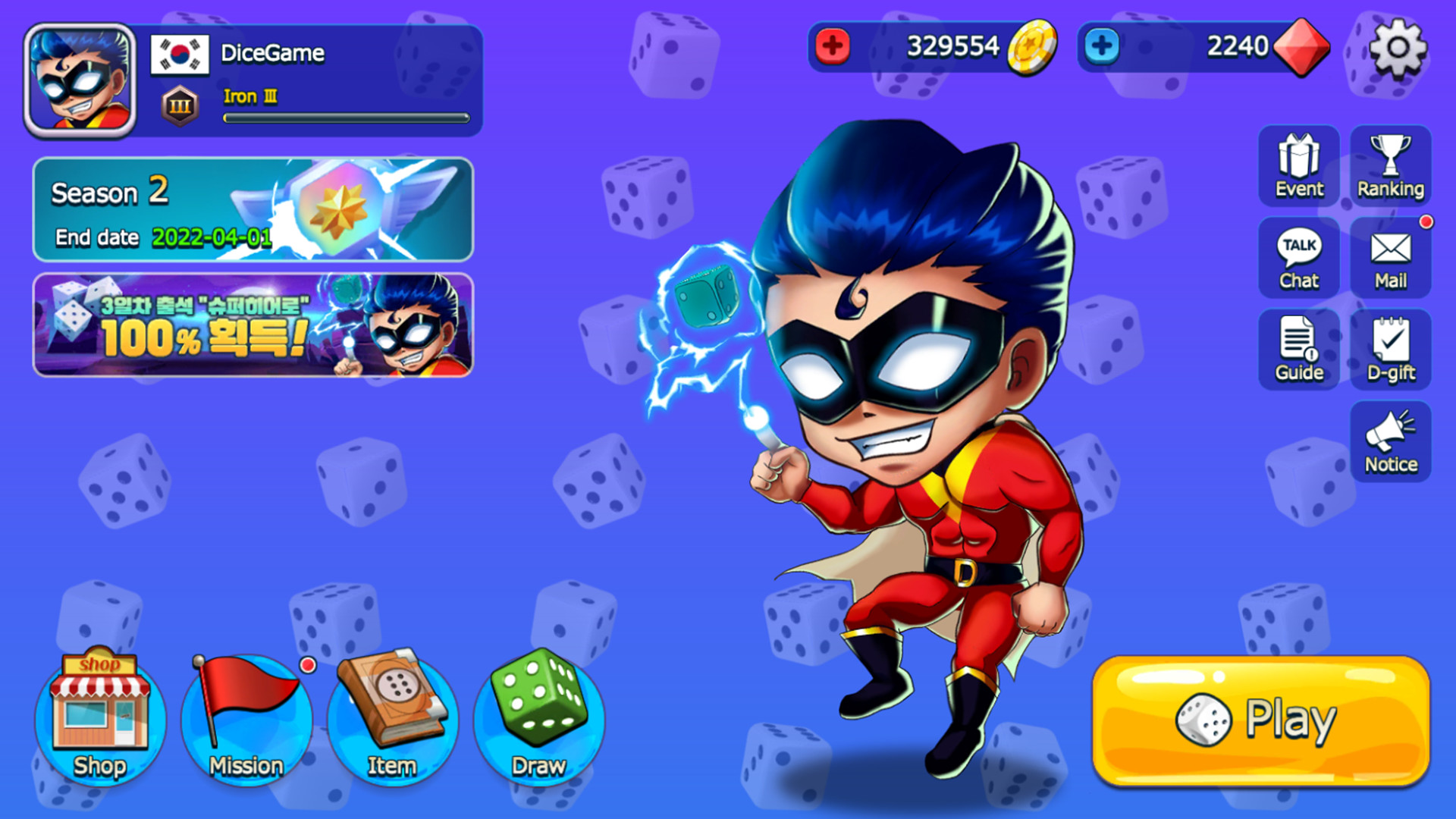Image resolution: width=1456 pixels, height=819 pixels.
Task: Read the Notice announcements
Action: click(1390, 441)
